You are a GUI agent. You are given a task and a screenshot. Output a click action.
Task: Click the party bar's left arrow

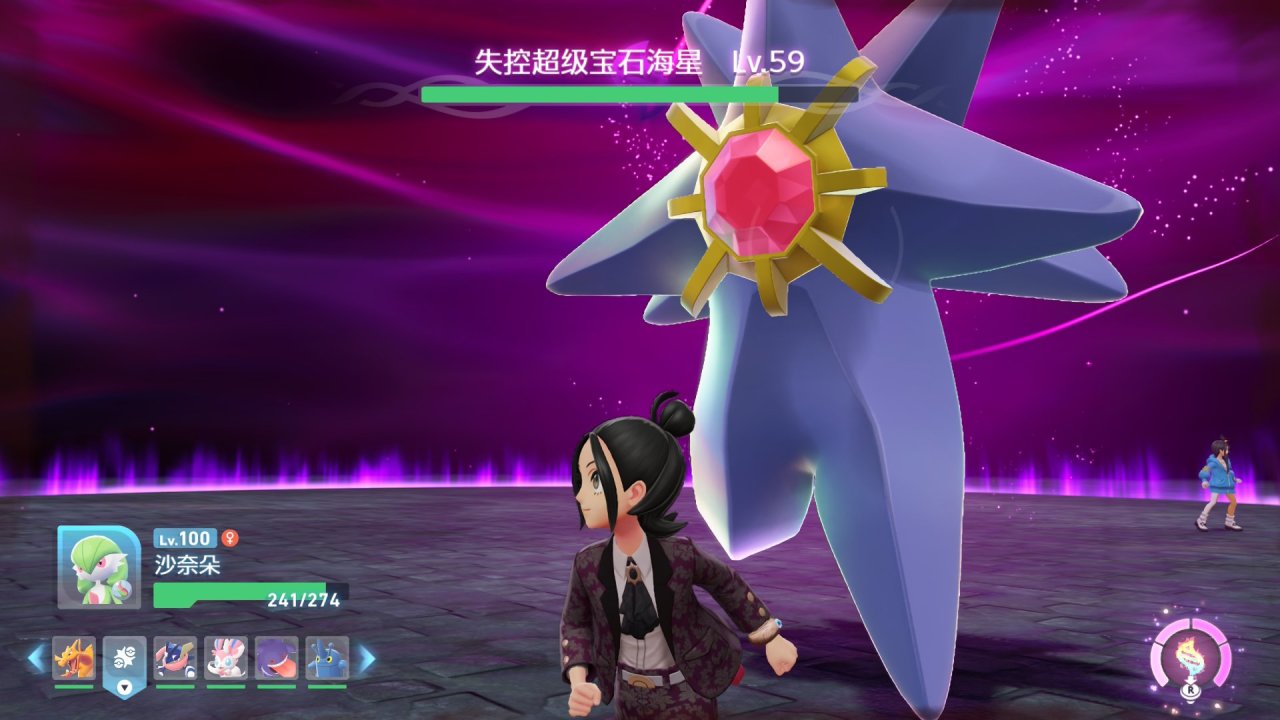(x=37, y=658)
